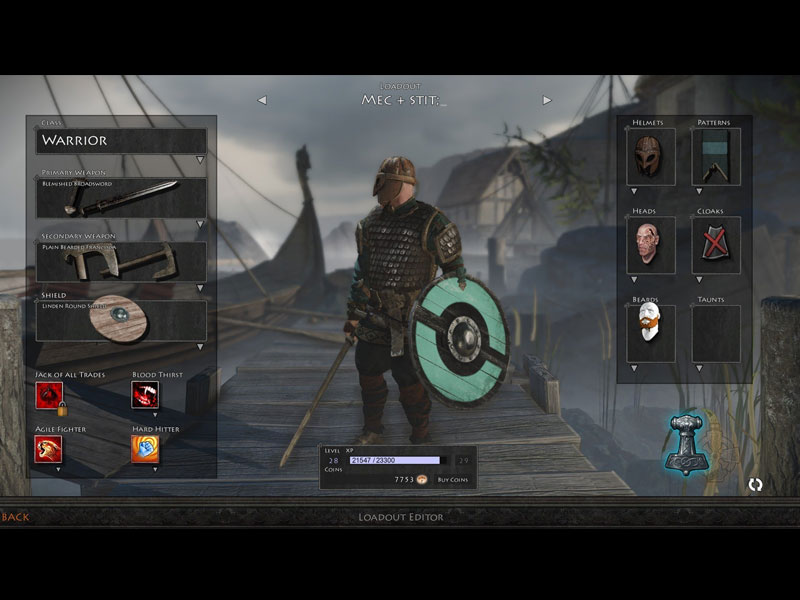Open the Patterns customization slot
800x600 pixels.
[x=716, y=157]
